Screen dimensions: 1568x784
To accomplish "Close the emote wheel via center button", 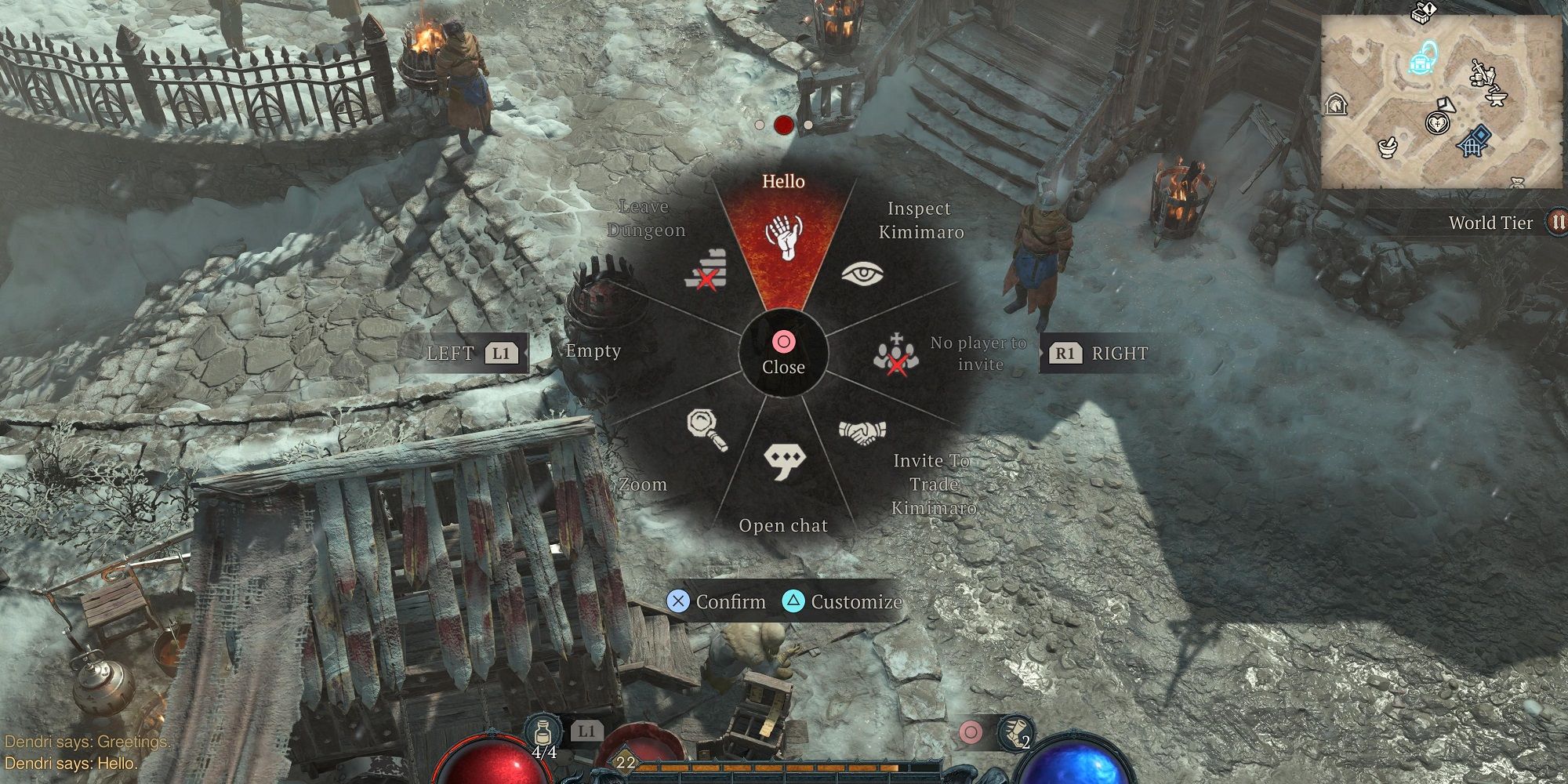I will [782, 354].
